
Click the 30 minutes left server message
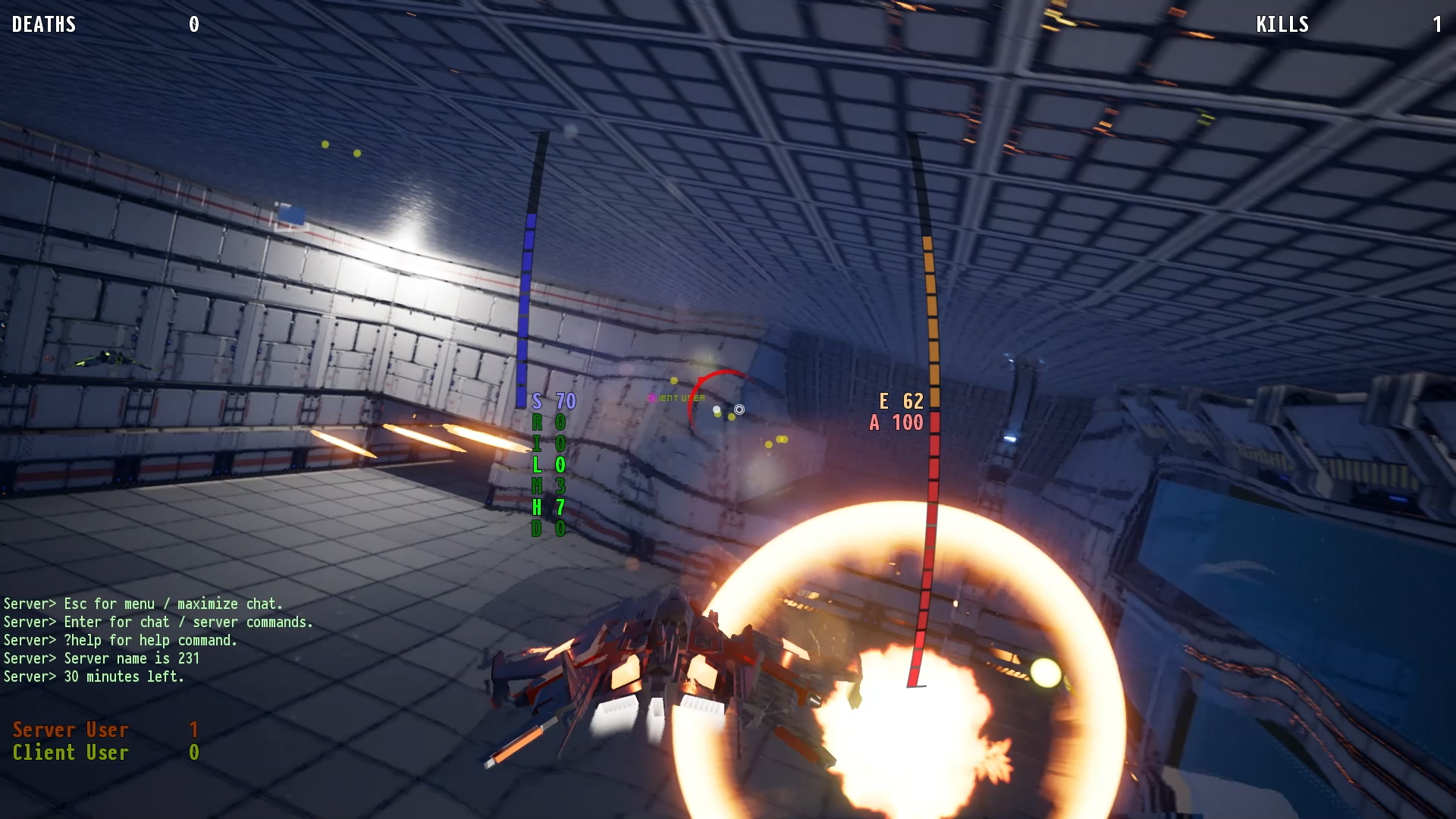94,676
